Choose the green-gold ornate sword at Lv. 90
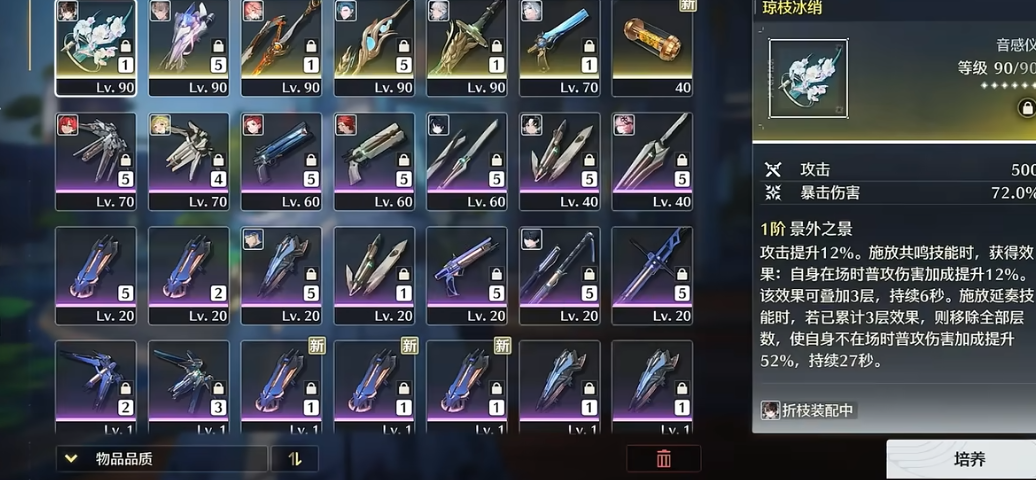The image size is (1036, 480). [x=467, y=45]
